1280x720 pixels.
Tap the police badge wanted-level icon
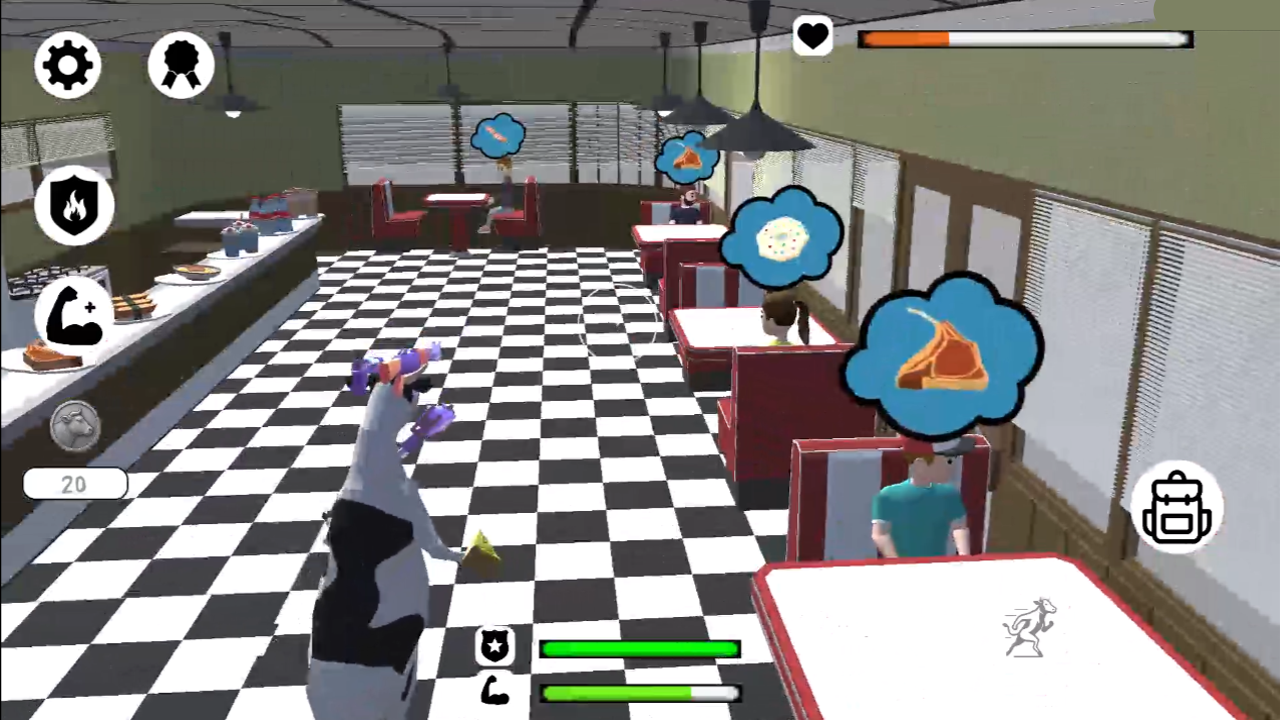pyautogui.click(x=495, y=648)
